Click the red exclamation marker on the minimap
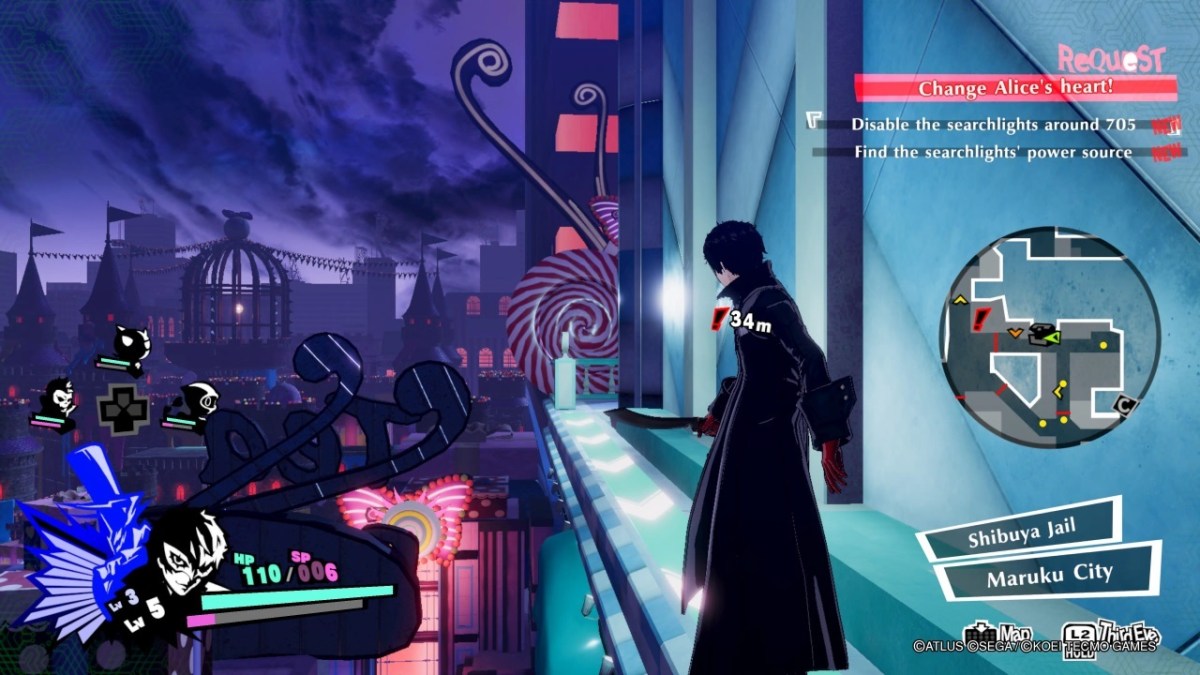Image resolution: width=1200 pixels, height=675 pixels. coord(981,320)
